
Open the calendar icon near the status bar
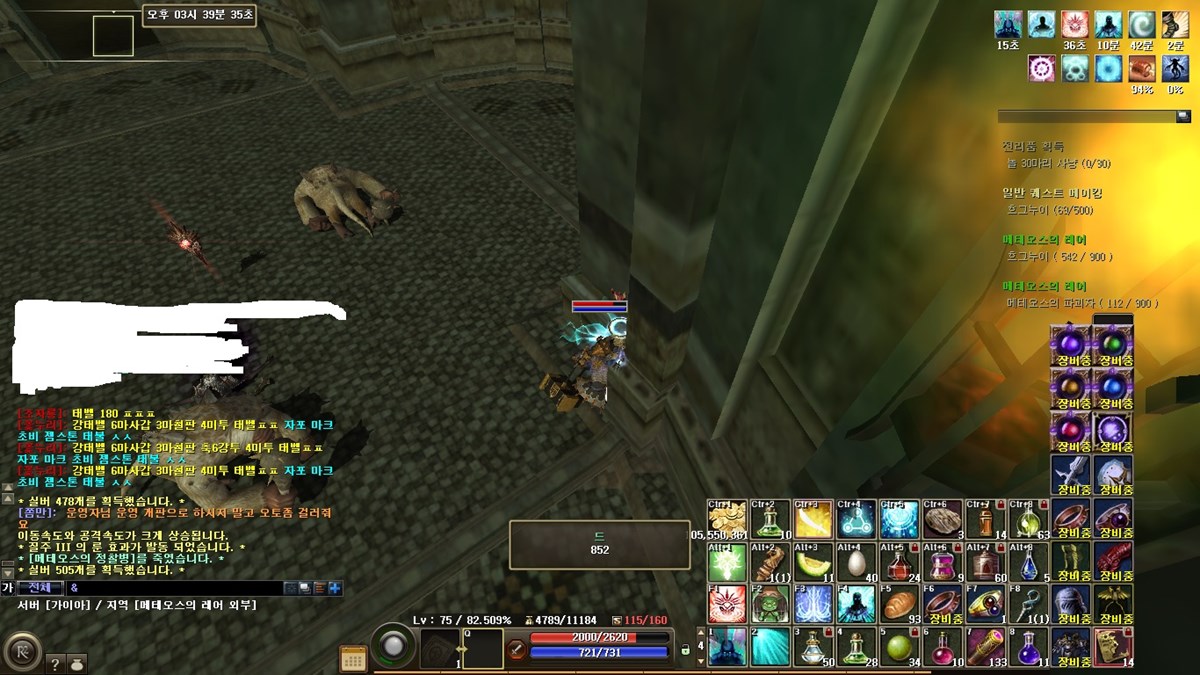tap(353, 657)
